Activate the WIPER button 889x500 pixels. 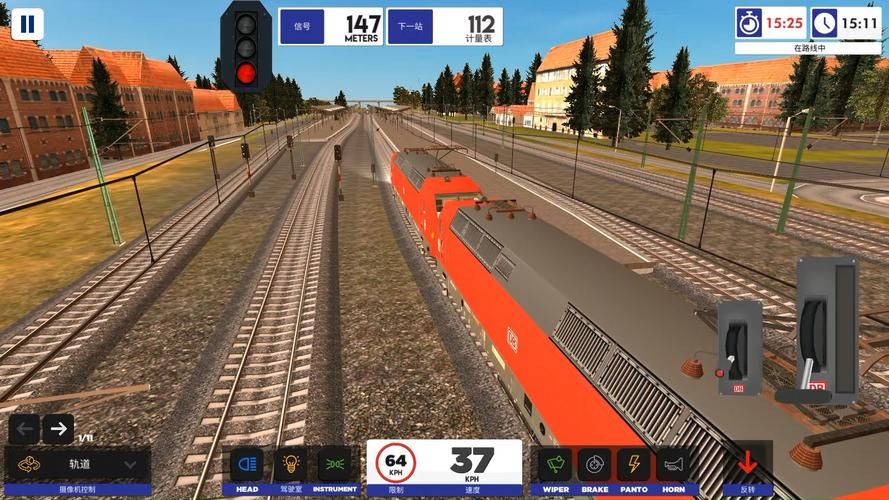(556, 465)
